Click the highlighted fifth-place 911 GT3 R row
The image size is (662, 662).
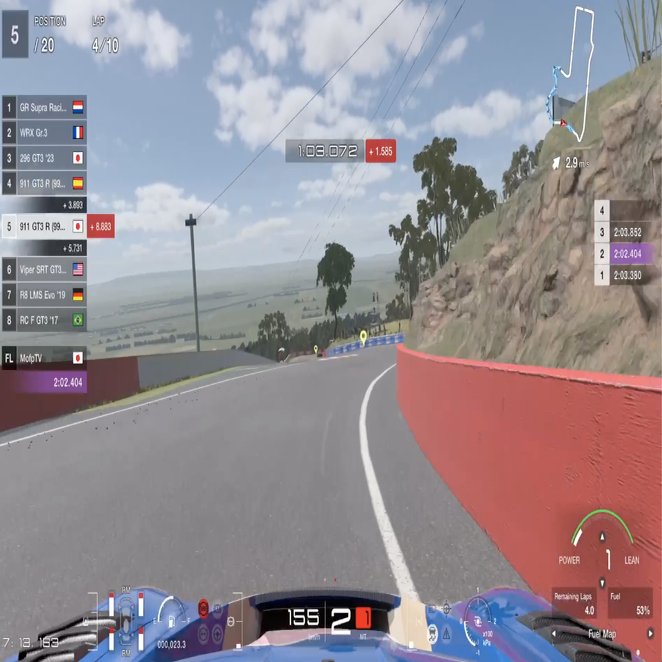(x=45, y=227)
